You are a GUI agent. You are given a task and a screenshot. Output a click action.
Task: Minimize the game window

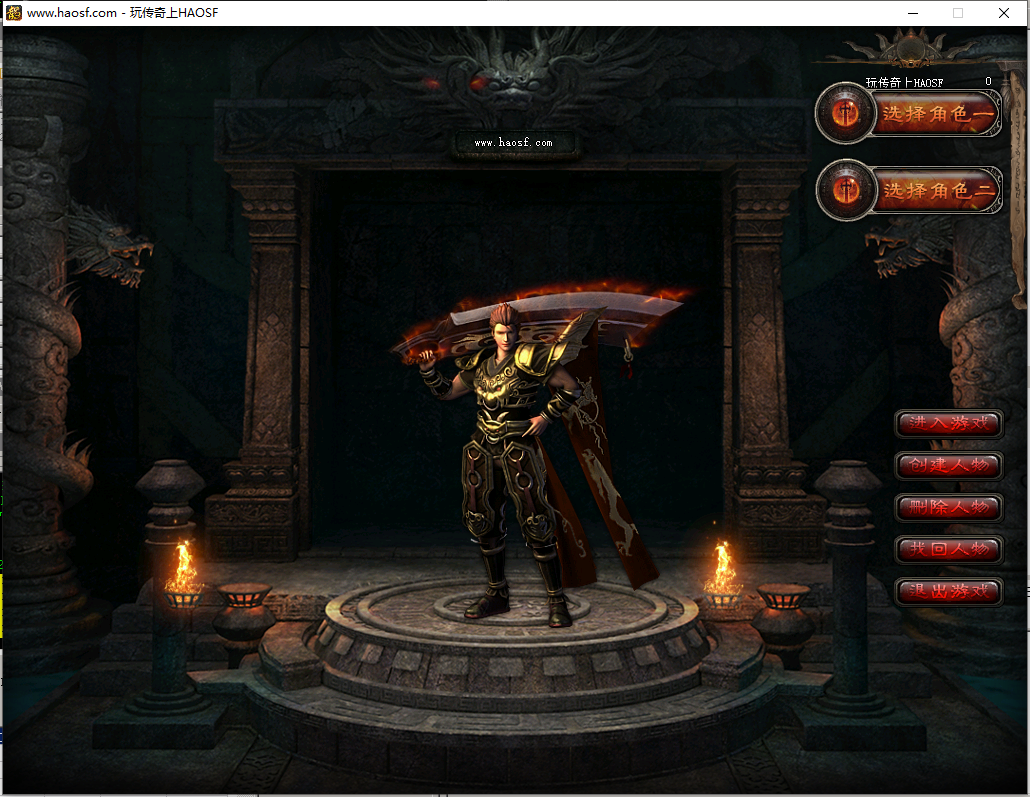[912, 13]
